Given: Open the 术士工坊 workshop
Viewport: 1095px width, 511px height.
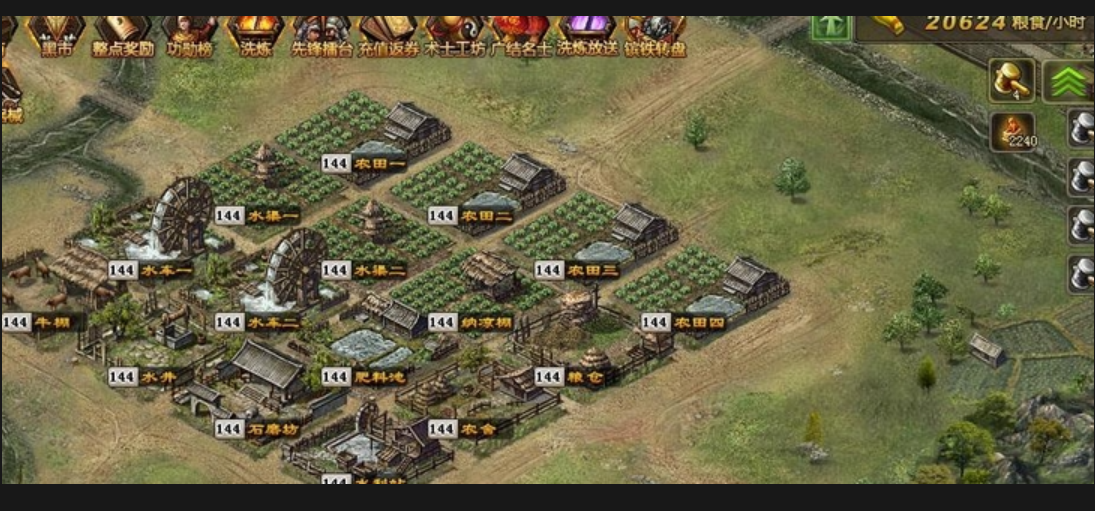Looking at the screenshot, I should [455, 35].
